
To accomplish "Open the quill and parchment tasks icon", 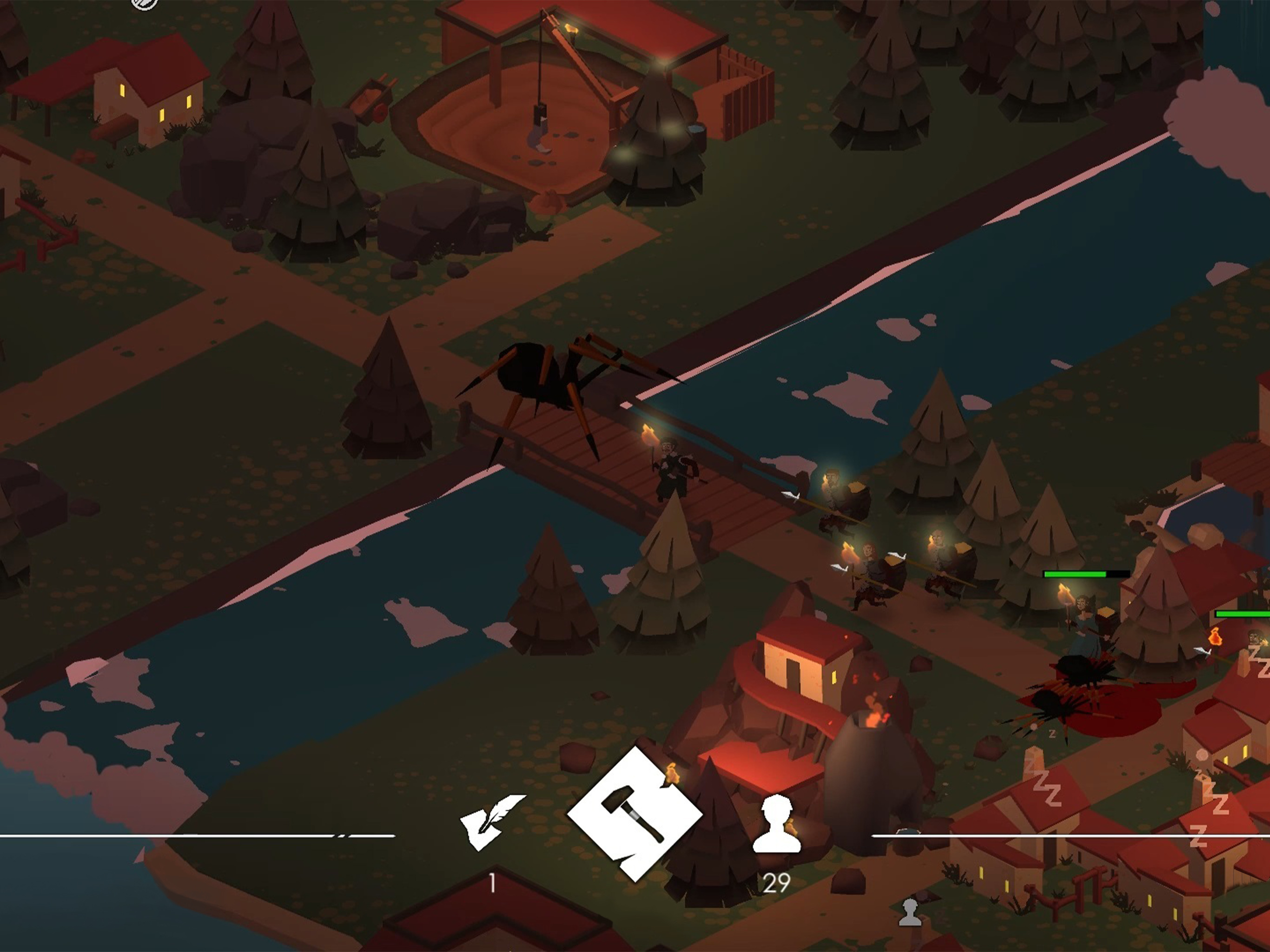I will (x=491, y=822).
